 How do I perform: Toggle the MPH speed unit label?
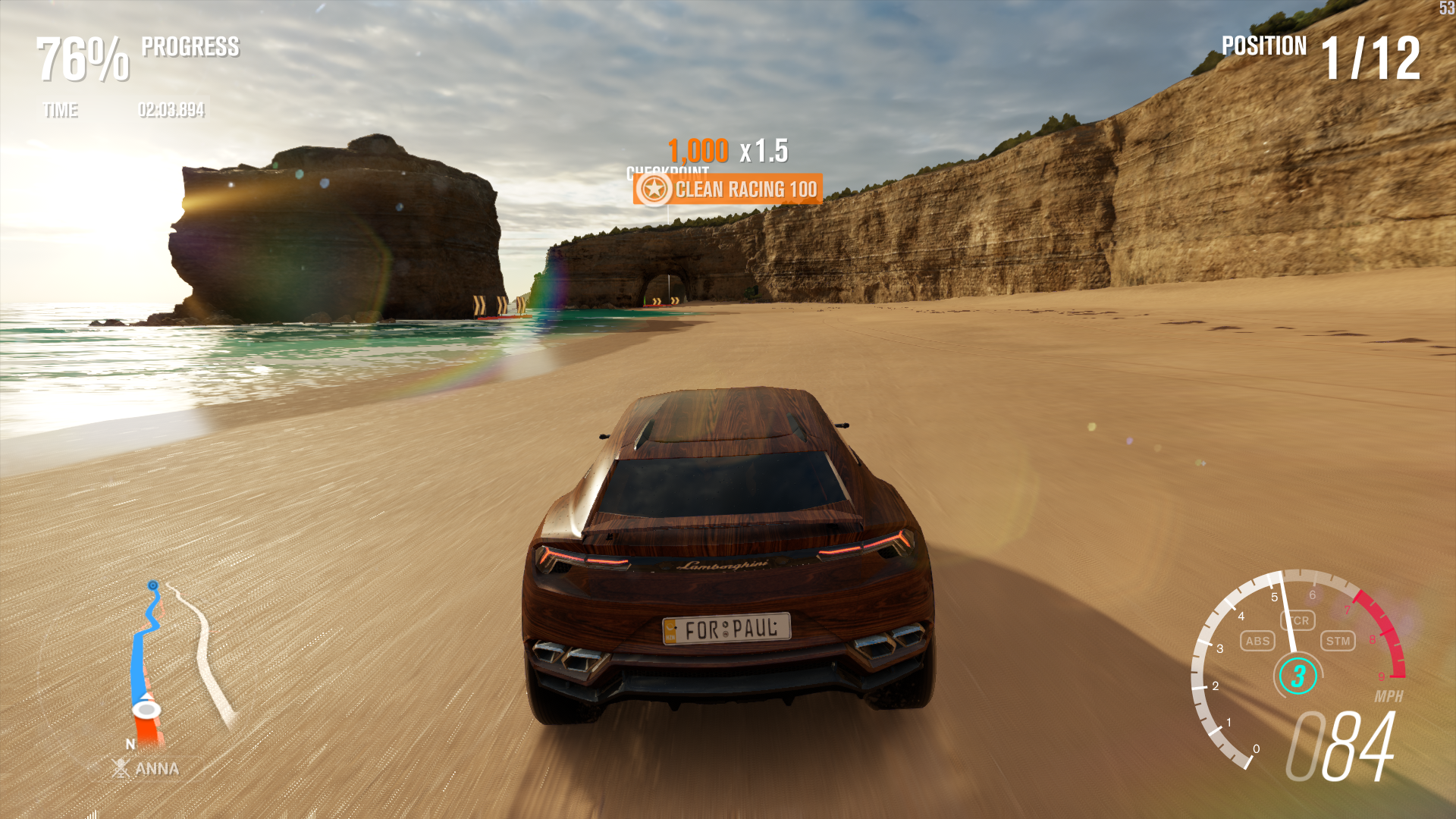1389,694
